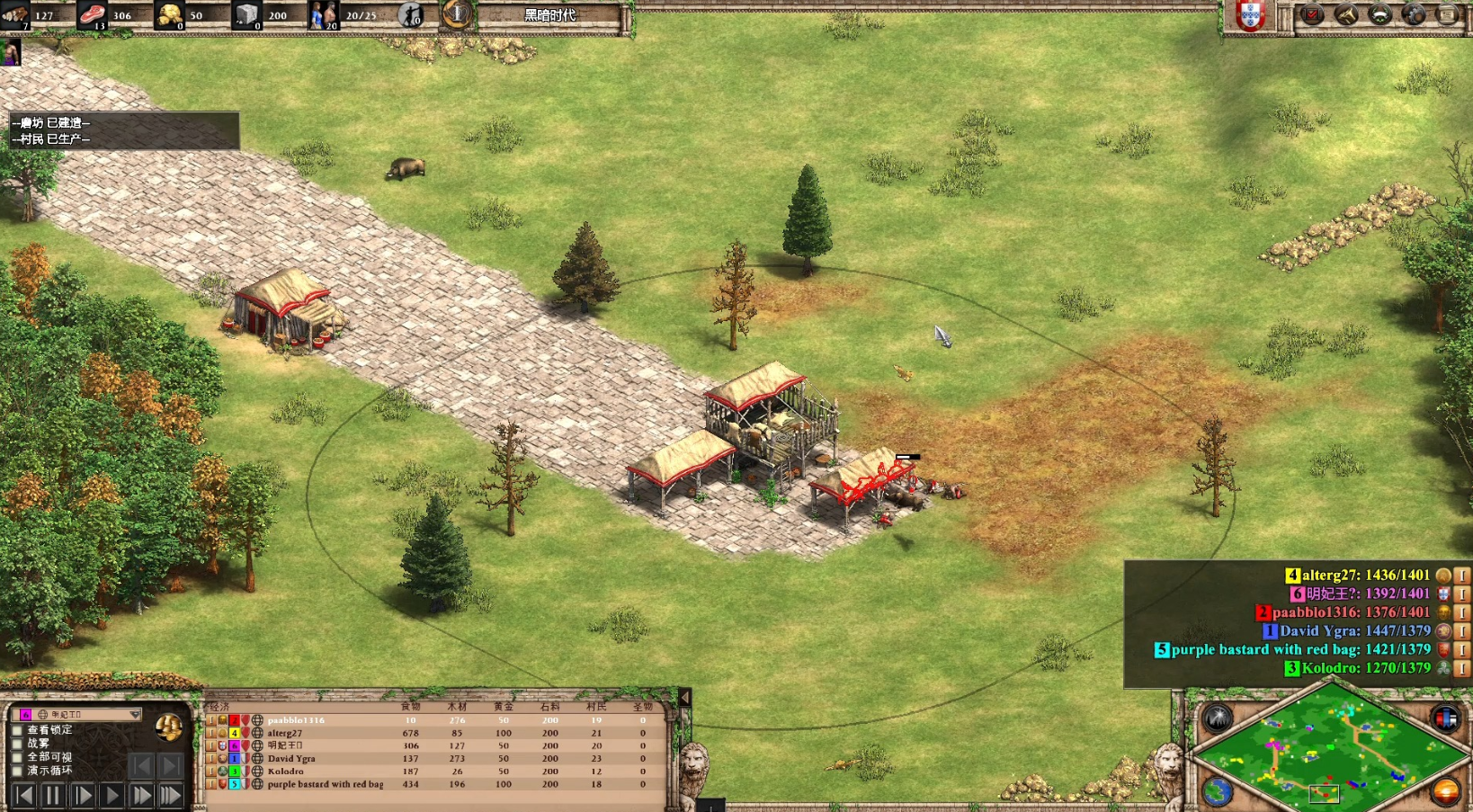Image resolution: width=1473 pixels, height=812 pixels.
Task: Select paabblo1316 row in the stats table
Action: point(296,720)
